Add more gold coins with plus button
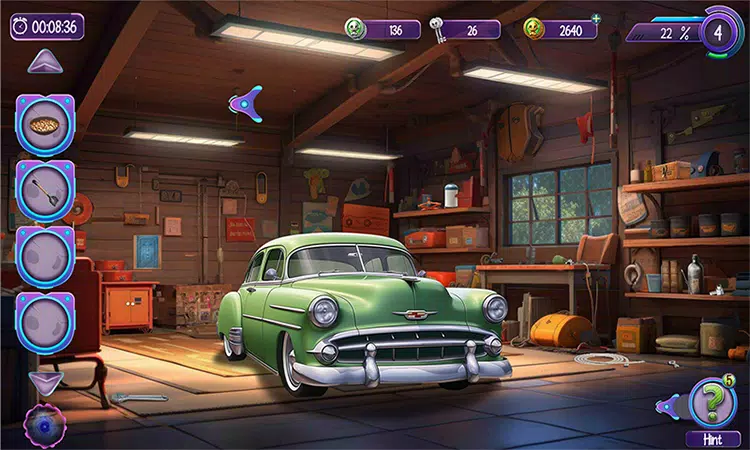This screenshot has width=750, height=450. [597, 18]
